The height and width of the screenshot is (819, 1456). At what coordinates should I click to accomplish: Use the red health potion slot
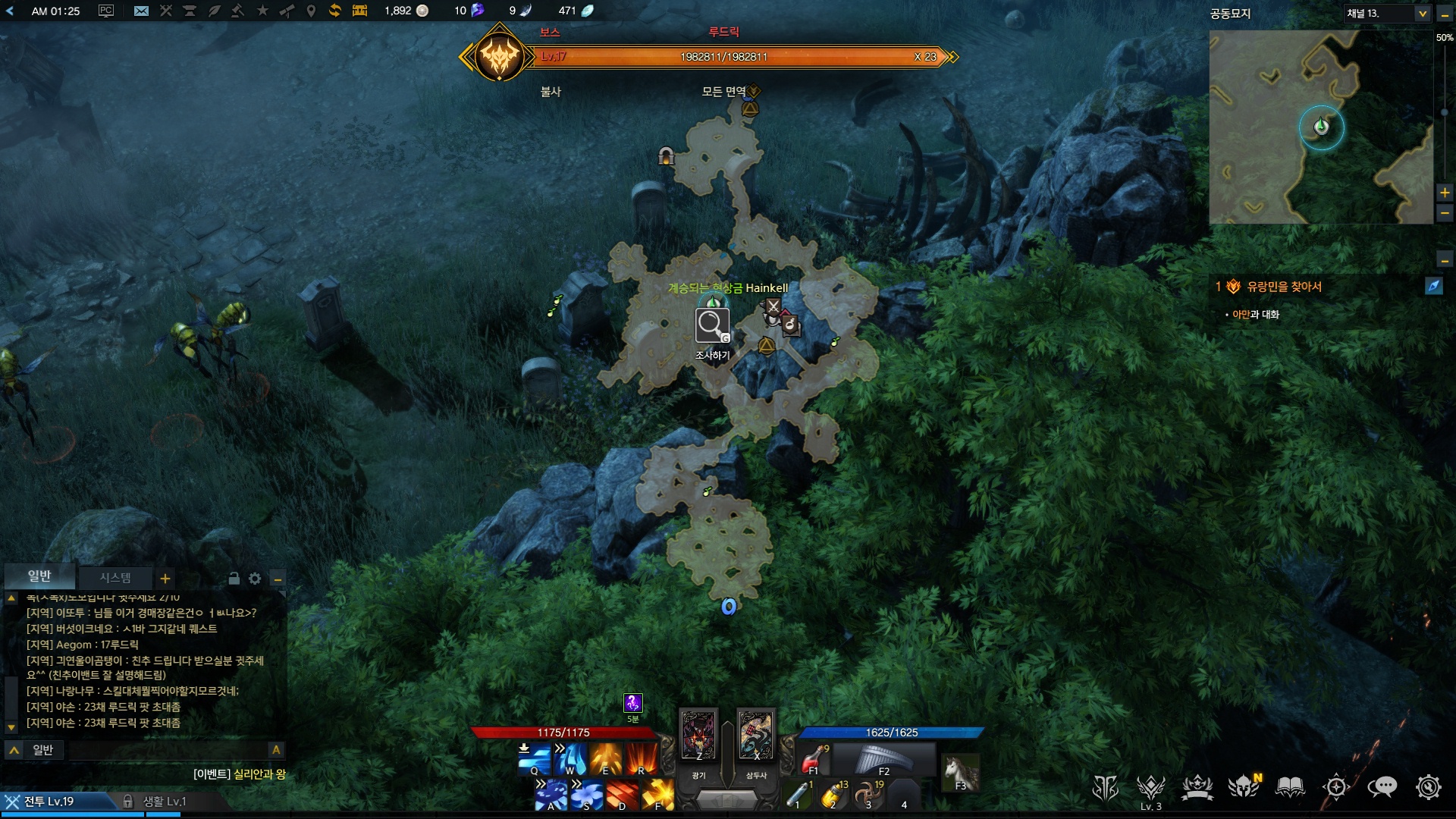click(x=814, y=758)
